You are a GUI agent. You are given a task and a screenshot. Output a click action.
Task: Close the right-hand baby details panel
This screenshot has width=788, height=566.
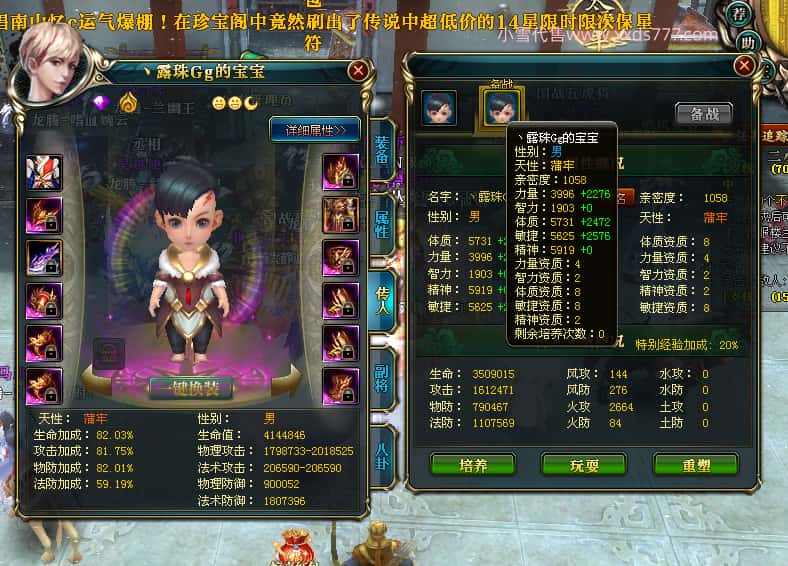[x=743, y=65]
